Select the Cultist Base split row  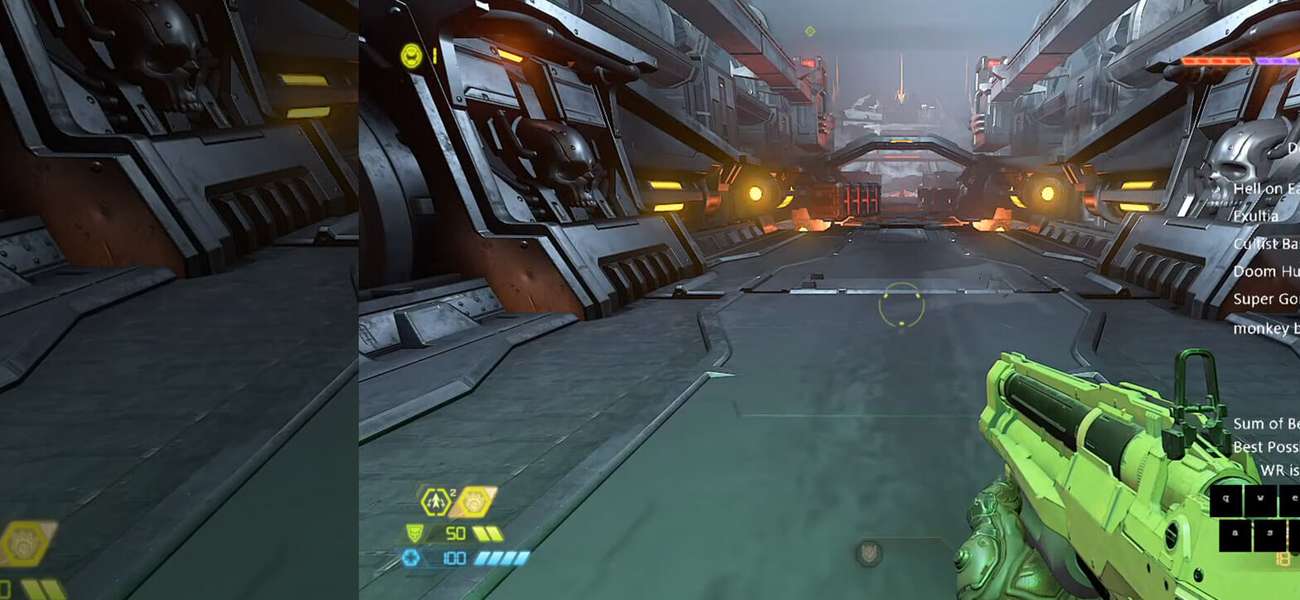(1266, 243)
